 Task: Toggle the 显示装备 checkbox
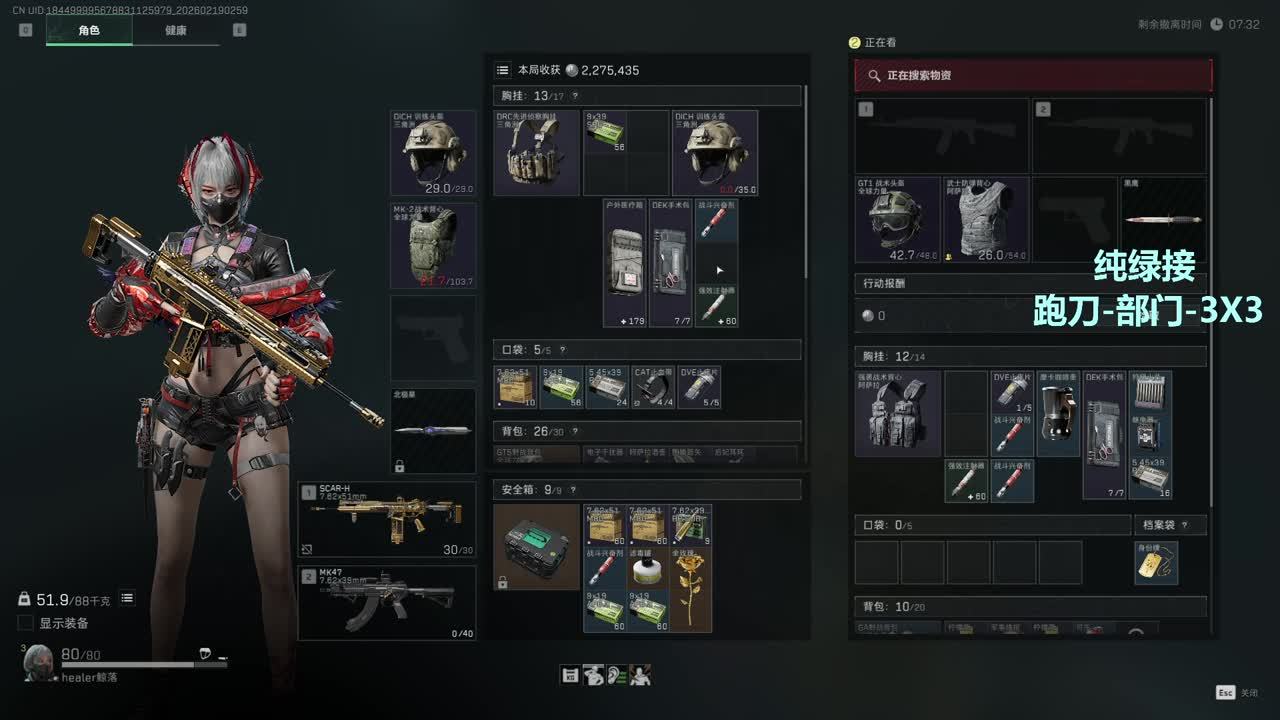tap(26, 623)
